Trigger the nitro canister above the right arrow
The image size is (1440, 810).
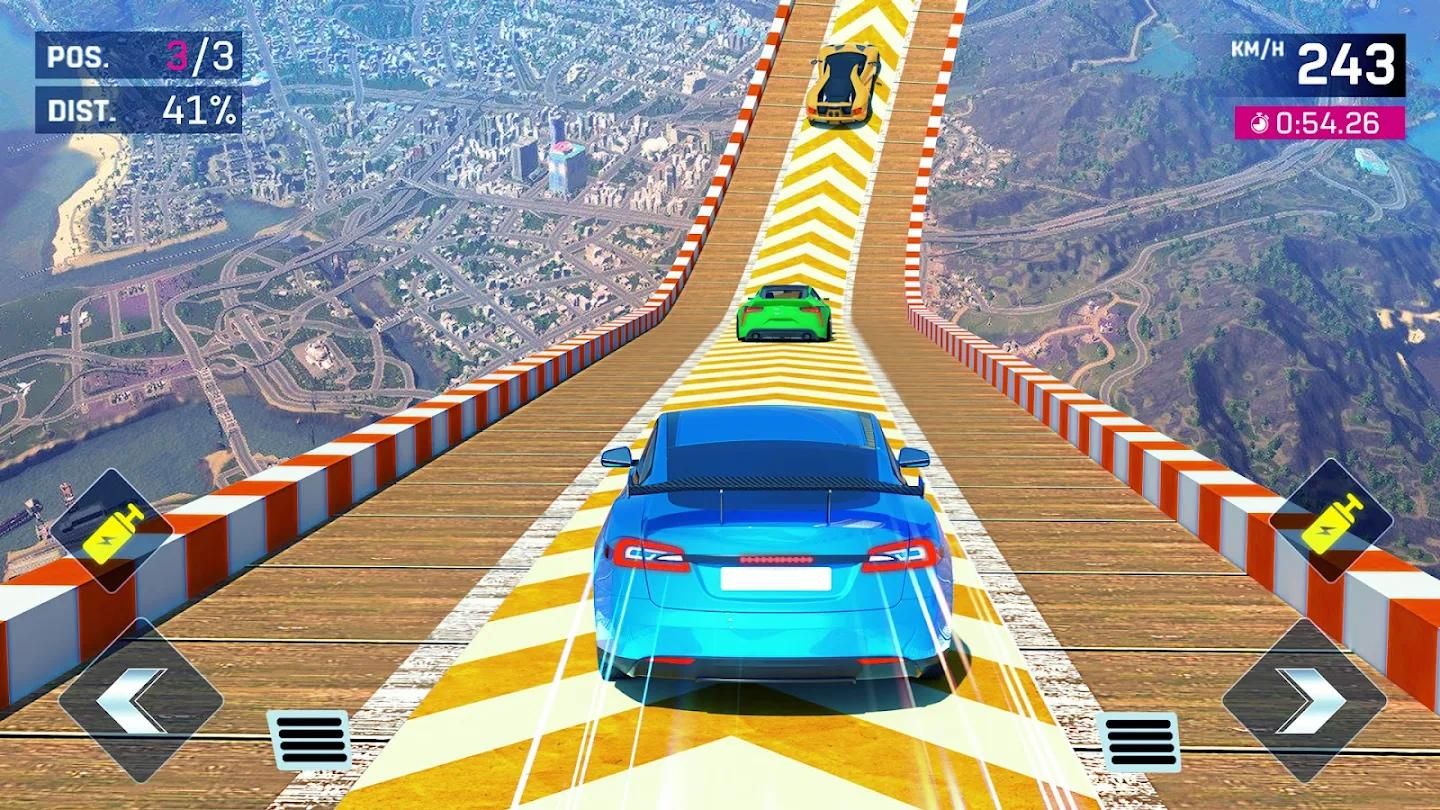pos(1331,521)
